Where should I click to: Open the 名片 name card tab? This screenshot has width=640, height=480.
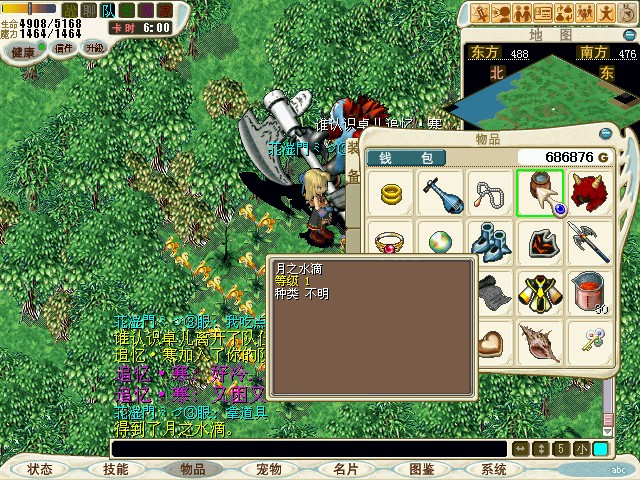point(345,468)
